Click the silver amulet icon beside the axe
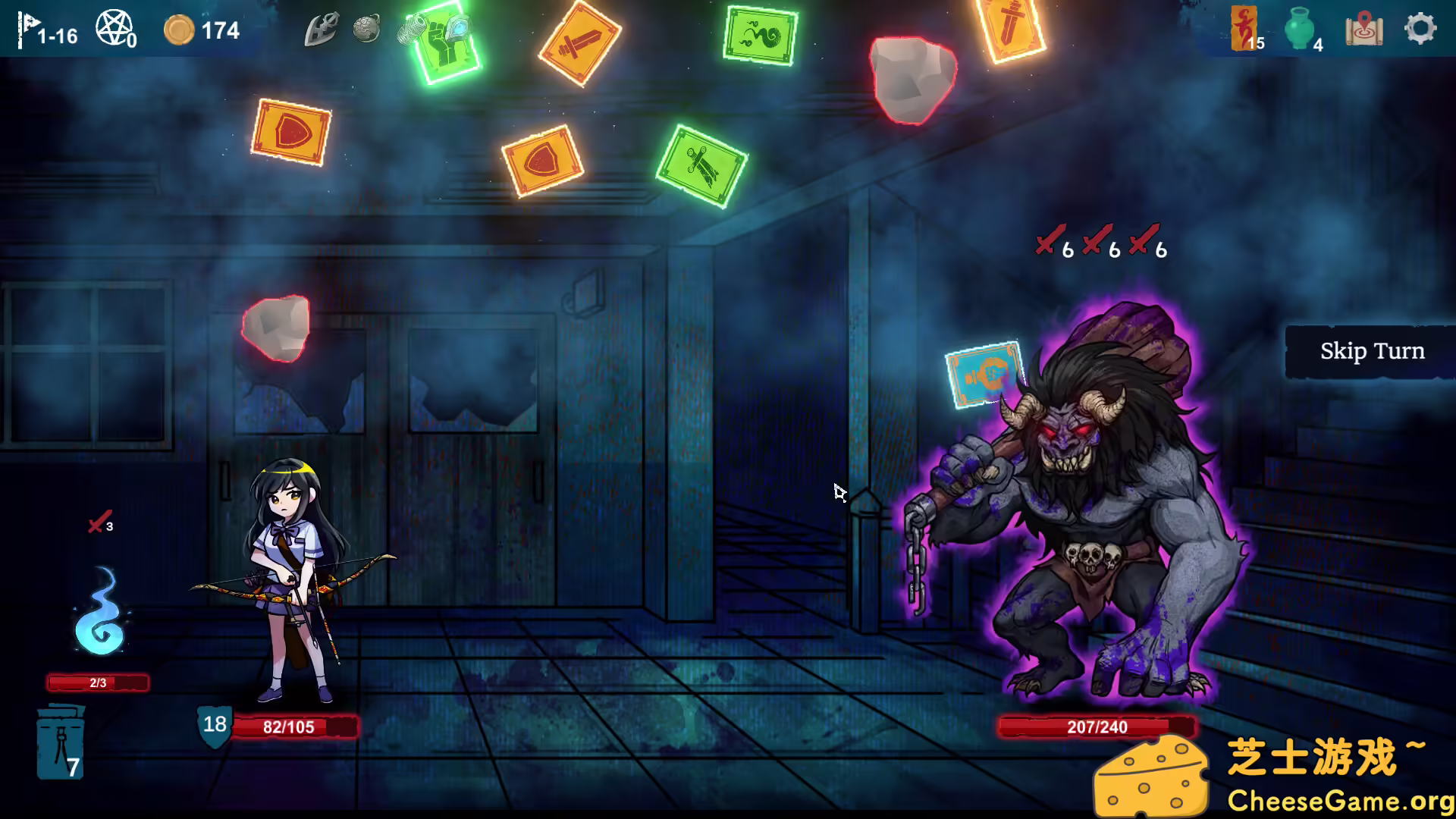The image size is (1456, 819). (366, 30)
